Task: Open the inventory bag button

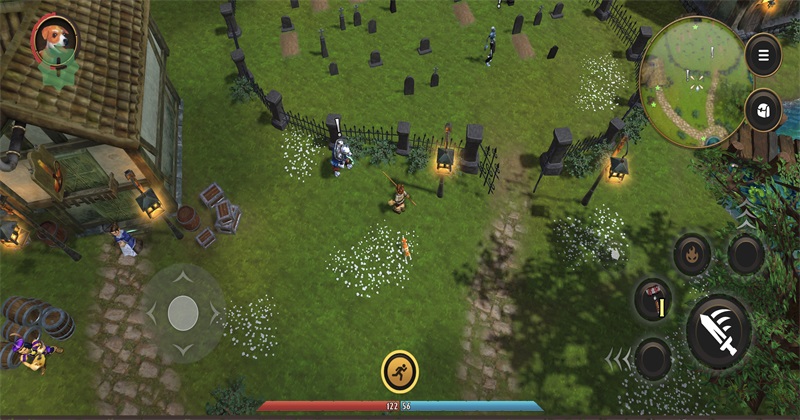Action: tap(763, 110)
